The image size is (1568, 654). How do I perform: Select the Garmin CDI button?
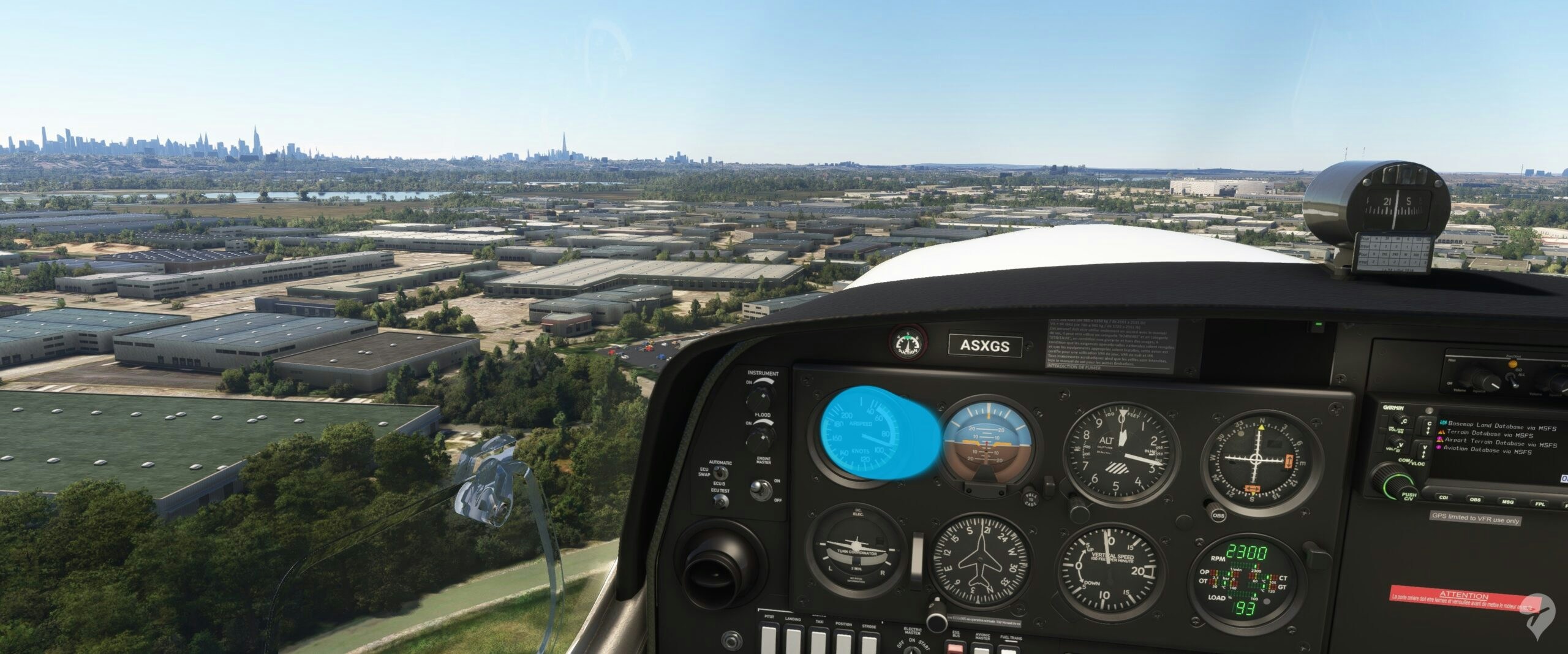tap(1443, 498)
